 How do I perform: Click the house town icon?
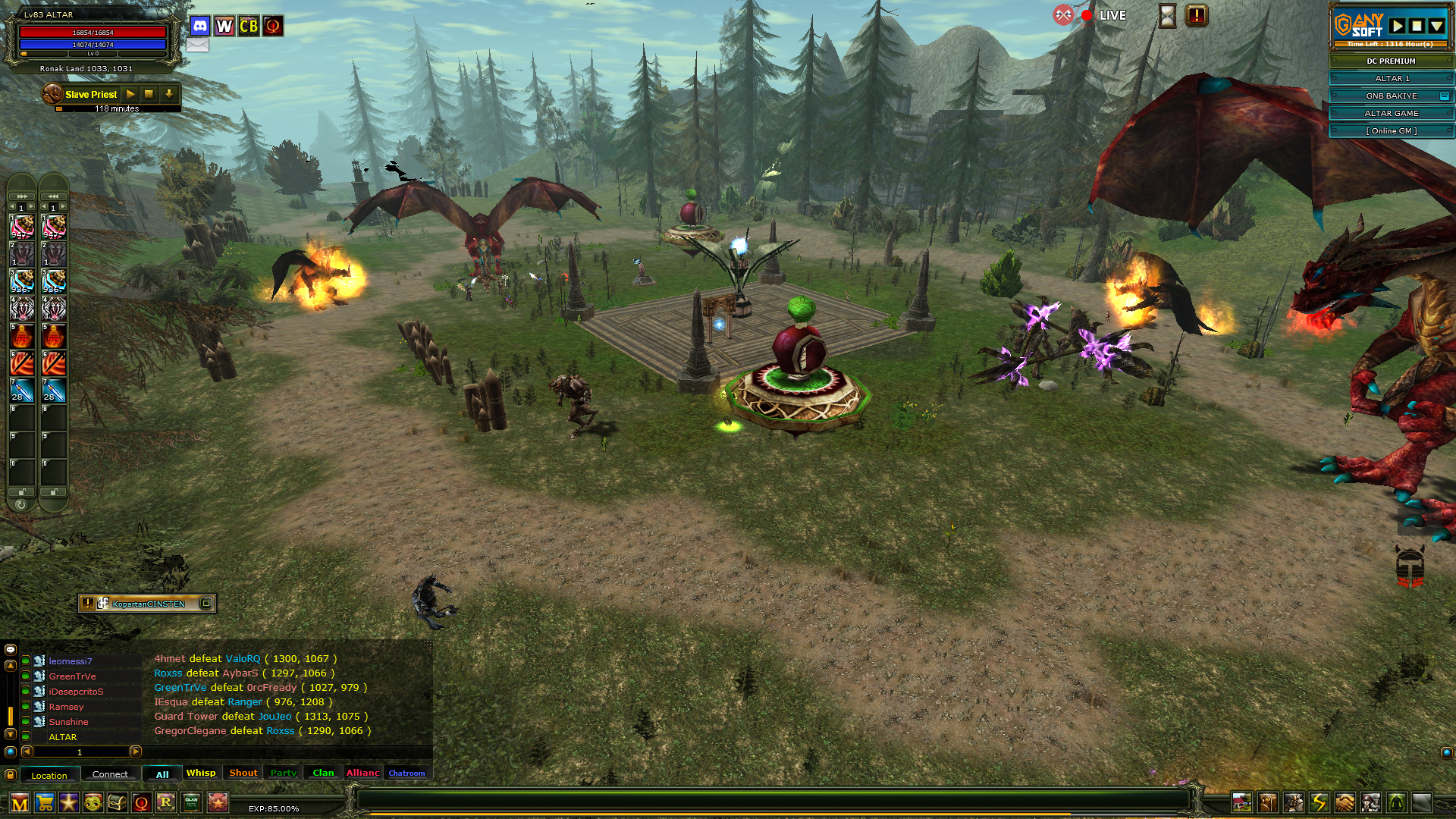1241,802
